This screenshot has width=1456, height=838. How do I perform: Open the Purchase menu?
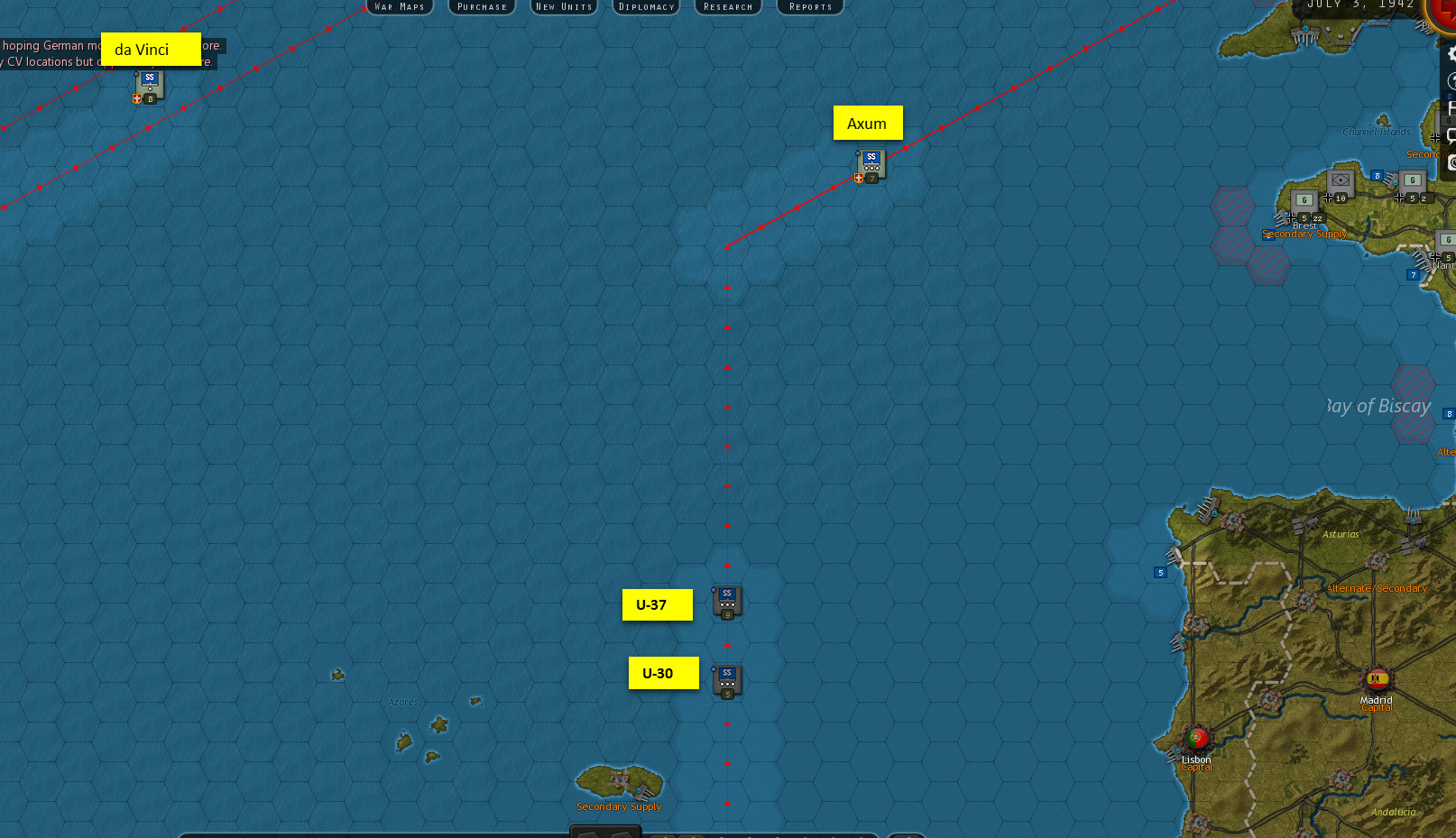tap(481, 6)
